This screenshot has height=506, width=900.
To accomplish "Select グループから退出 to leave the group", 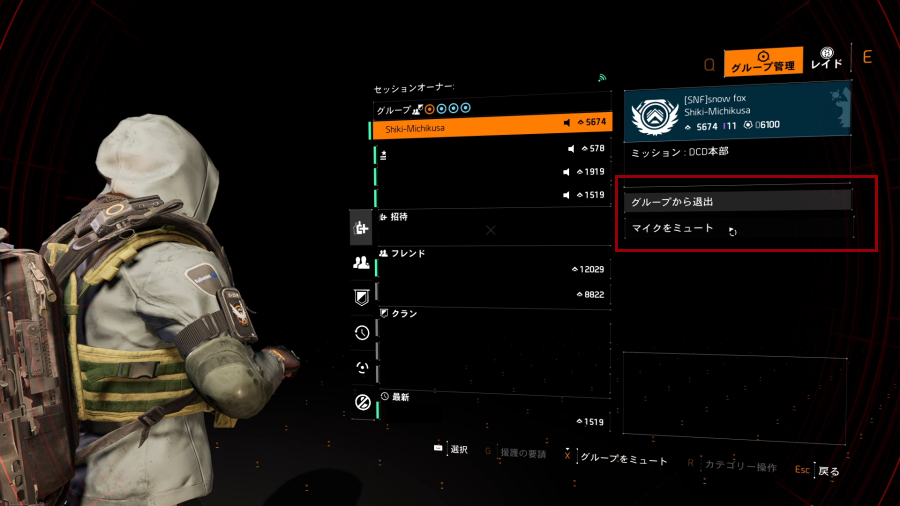I will (x=737, y=201).
